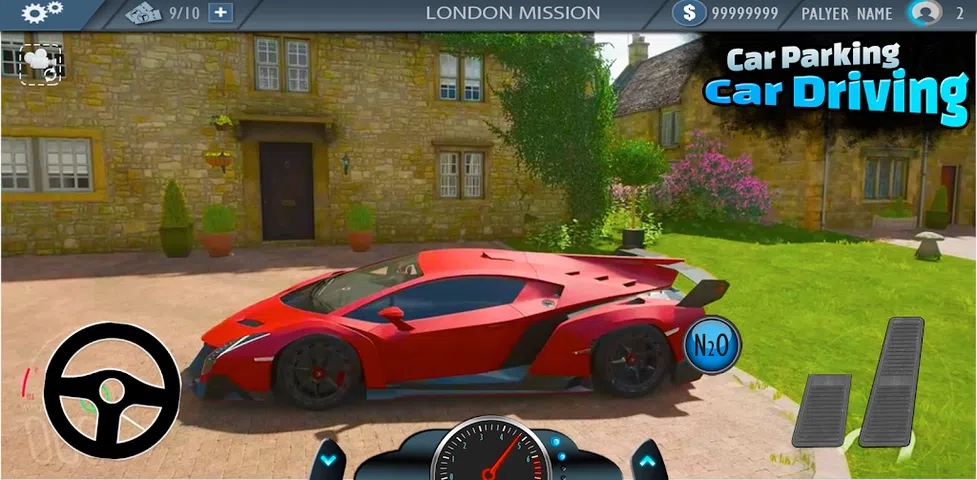
Task: Hit the brake pedal
Action: pos(821,410)
